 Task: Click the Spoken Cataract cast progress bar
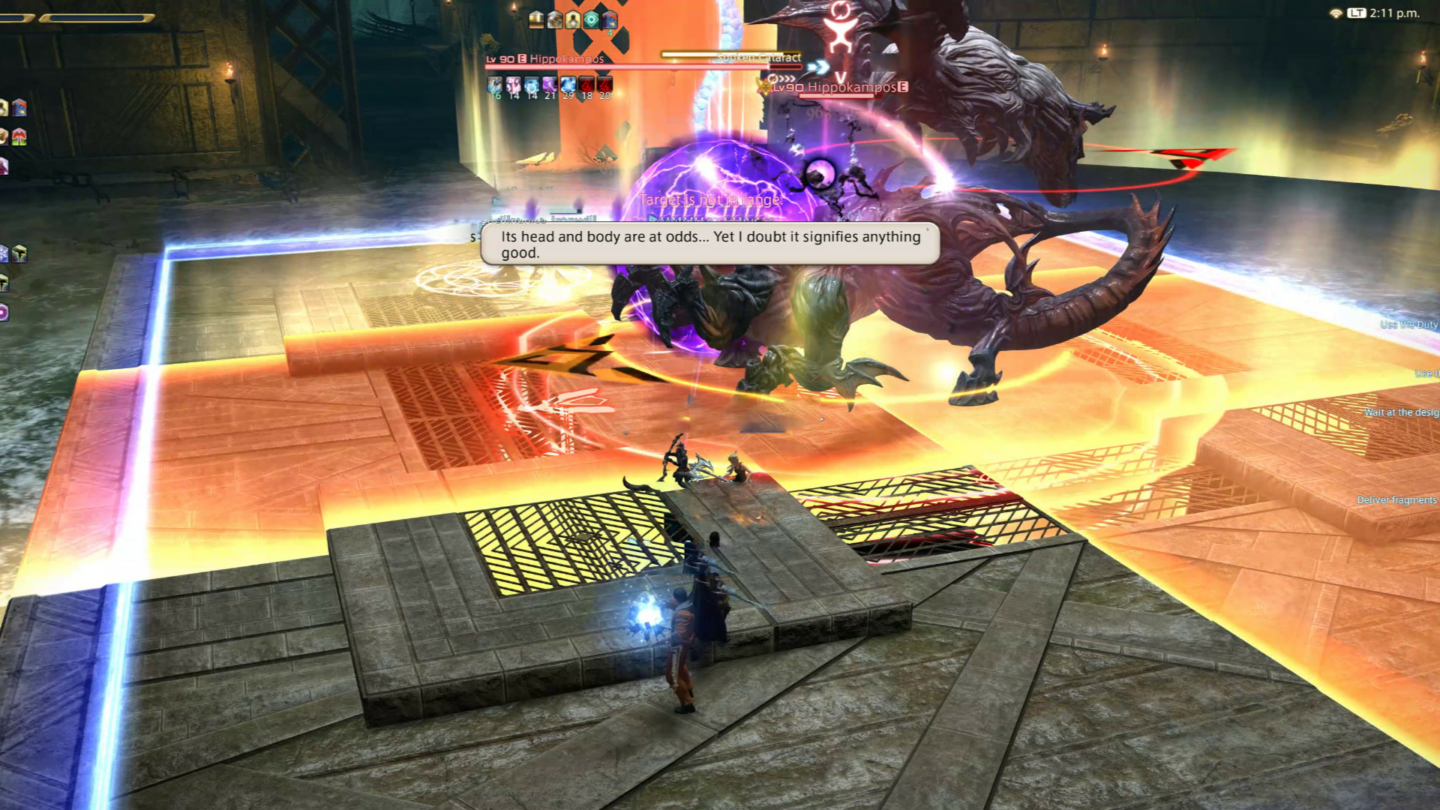(730, 54)
